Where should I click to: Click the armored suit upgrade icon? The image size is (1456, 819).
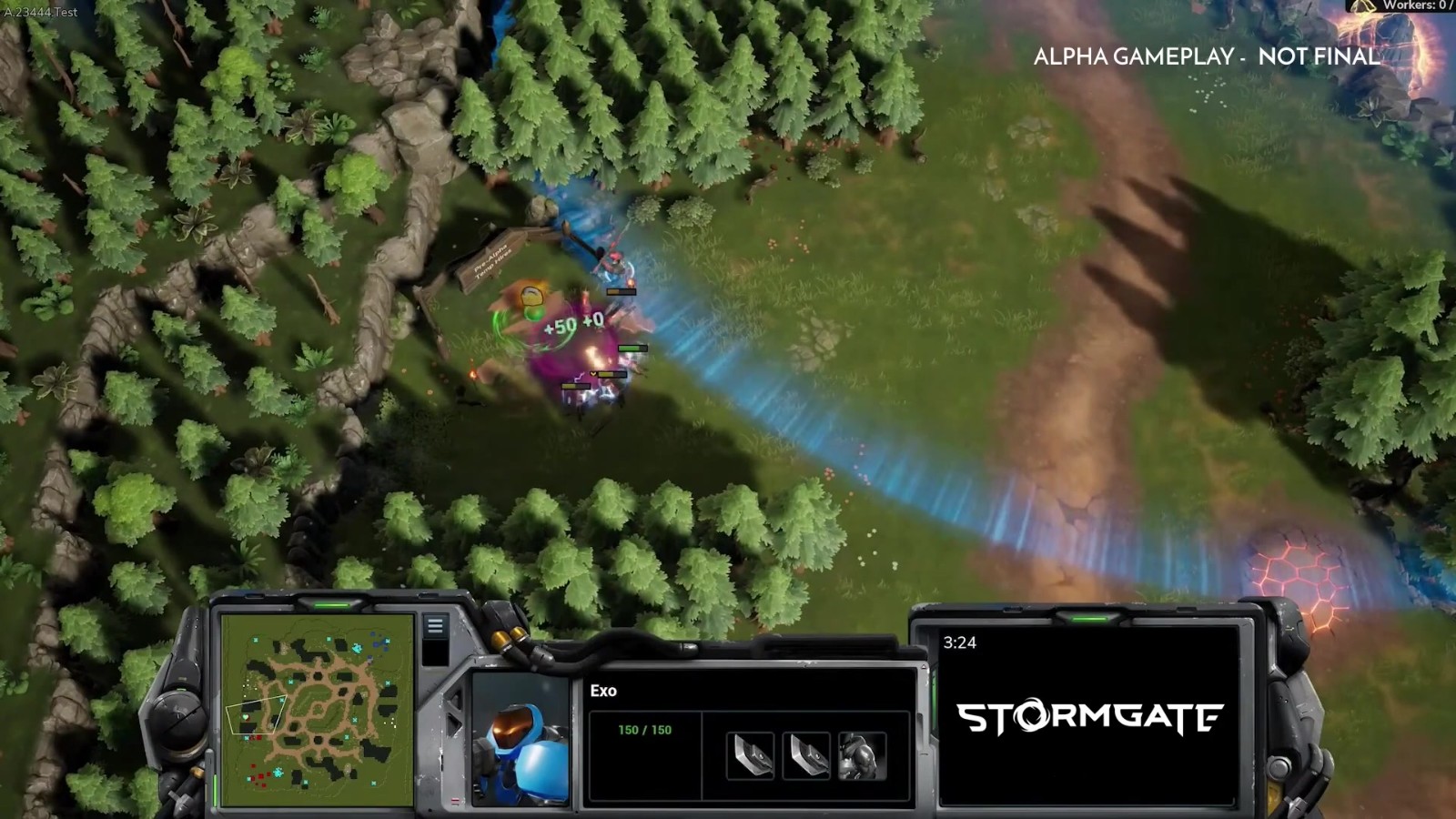pos(861,756)
